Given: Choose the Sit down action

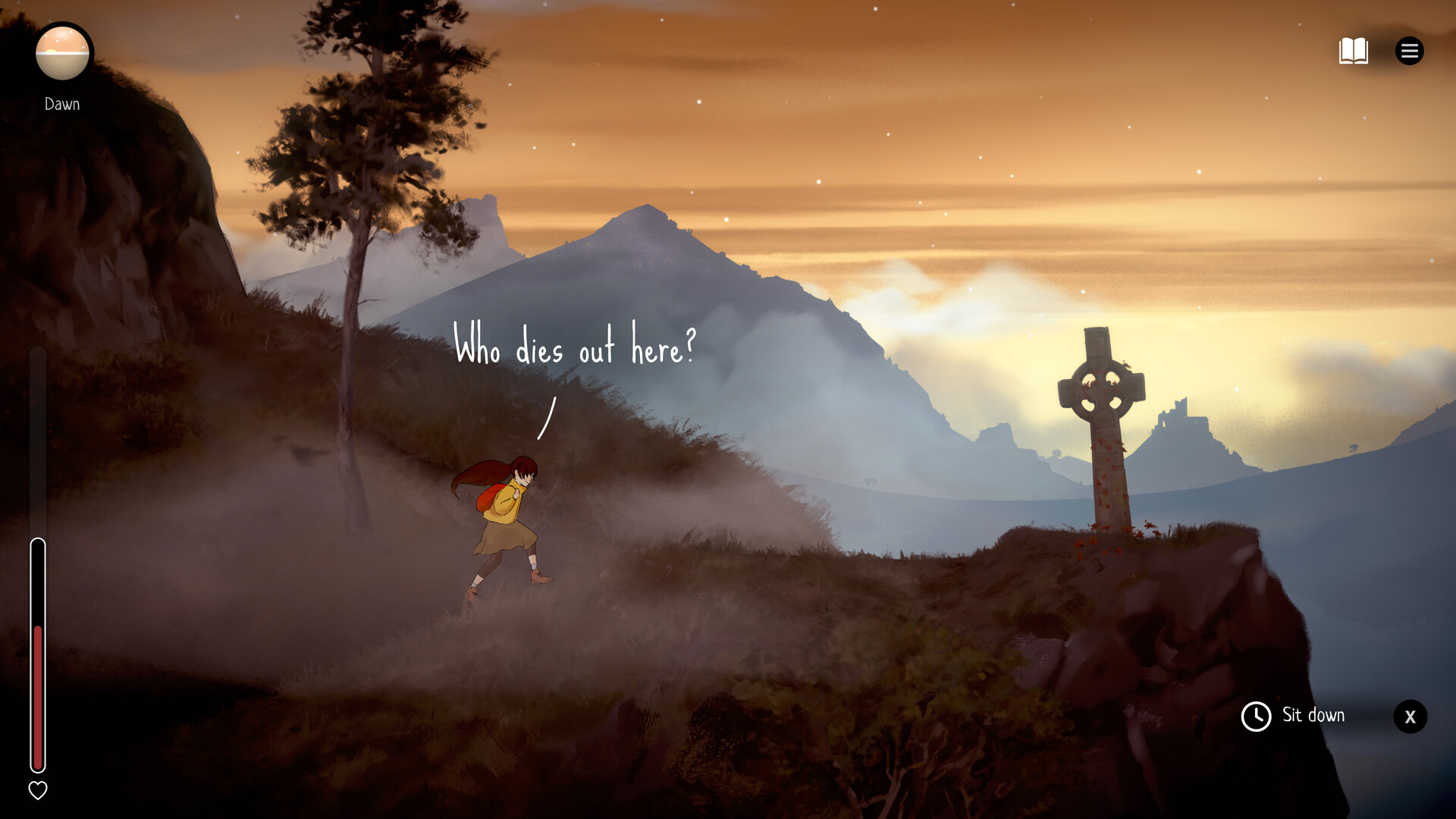Looking at the screenshot, I should click(x=1313, y=715).
